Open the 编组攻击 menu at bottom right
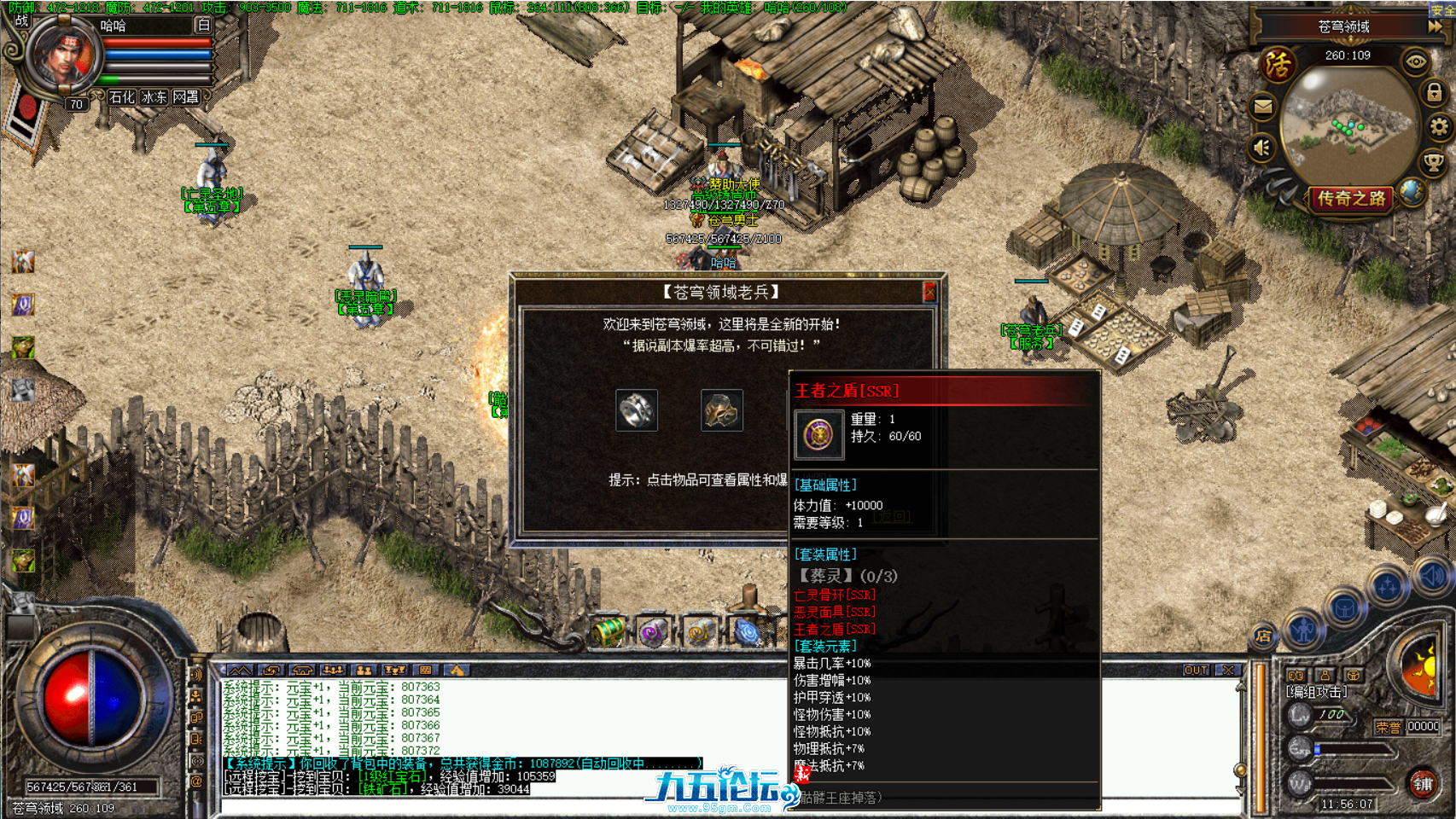The width and height of the screenshot is (1456, 819). tap(1317, 691)
